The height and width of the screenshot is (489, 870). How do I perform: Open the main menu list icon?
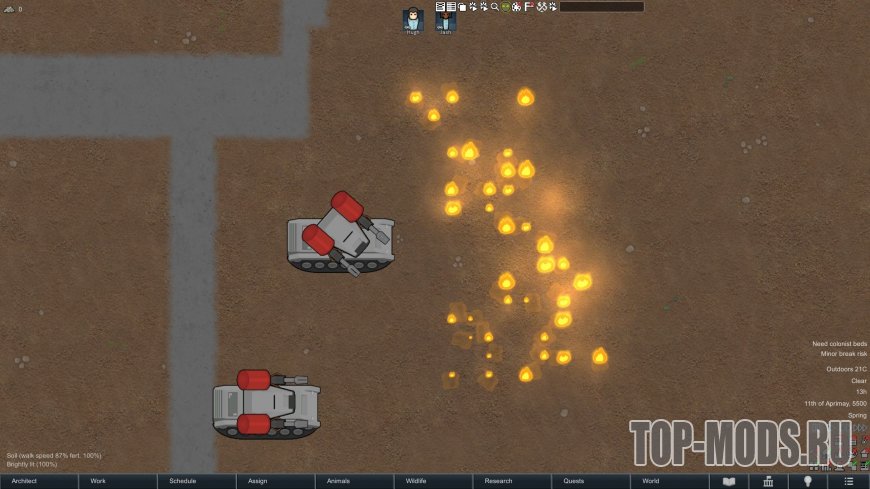(x=848, y=481)
